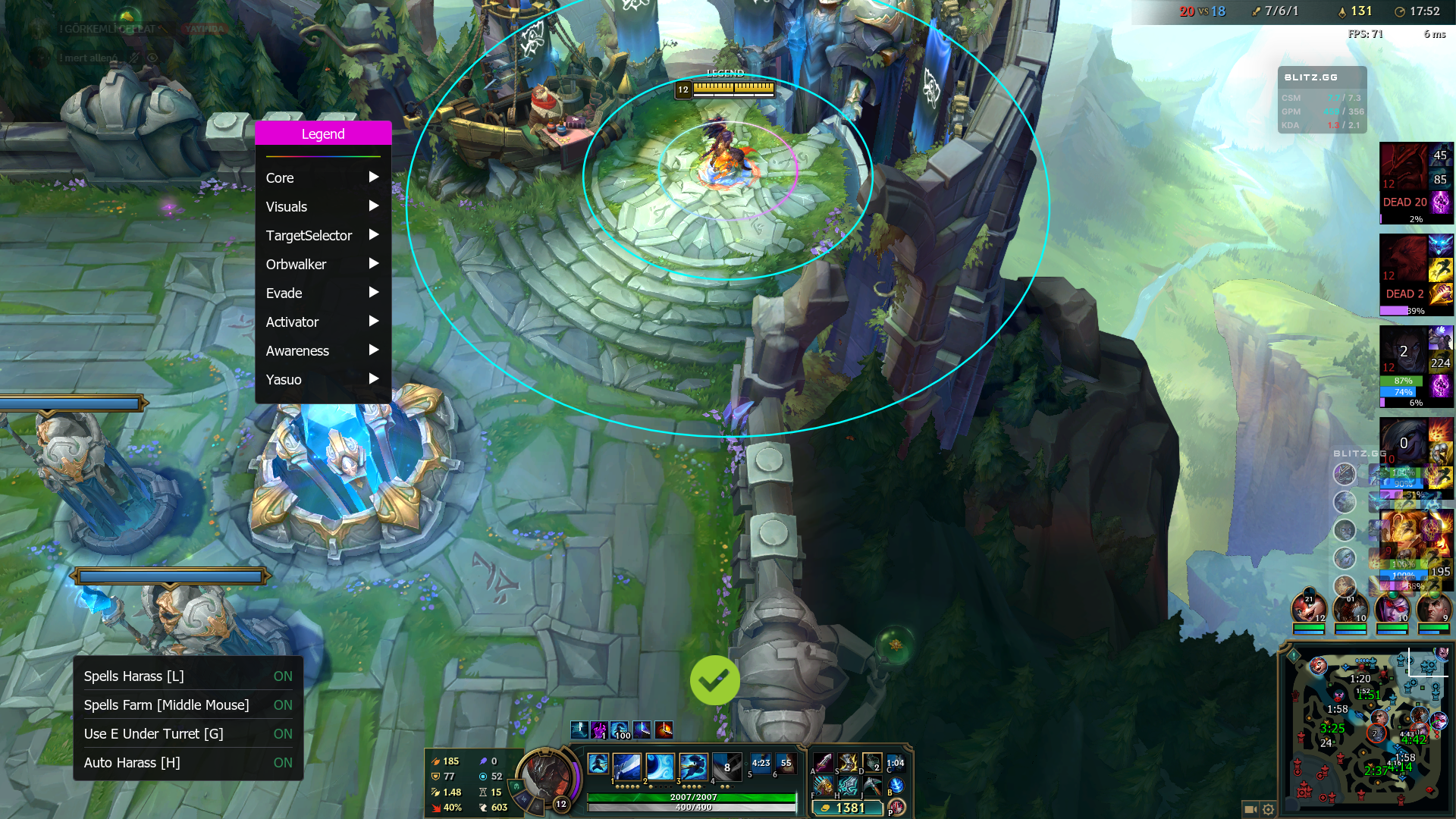This screenshot has width=1456, height=819.
Task: Expand the Core submenu
Action: pos(322,177)
